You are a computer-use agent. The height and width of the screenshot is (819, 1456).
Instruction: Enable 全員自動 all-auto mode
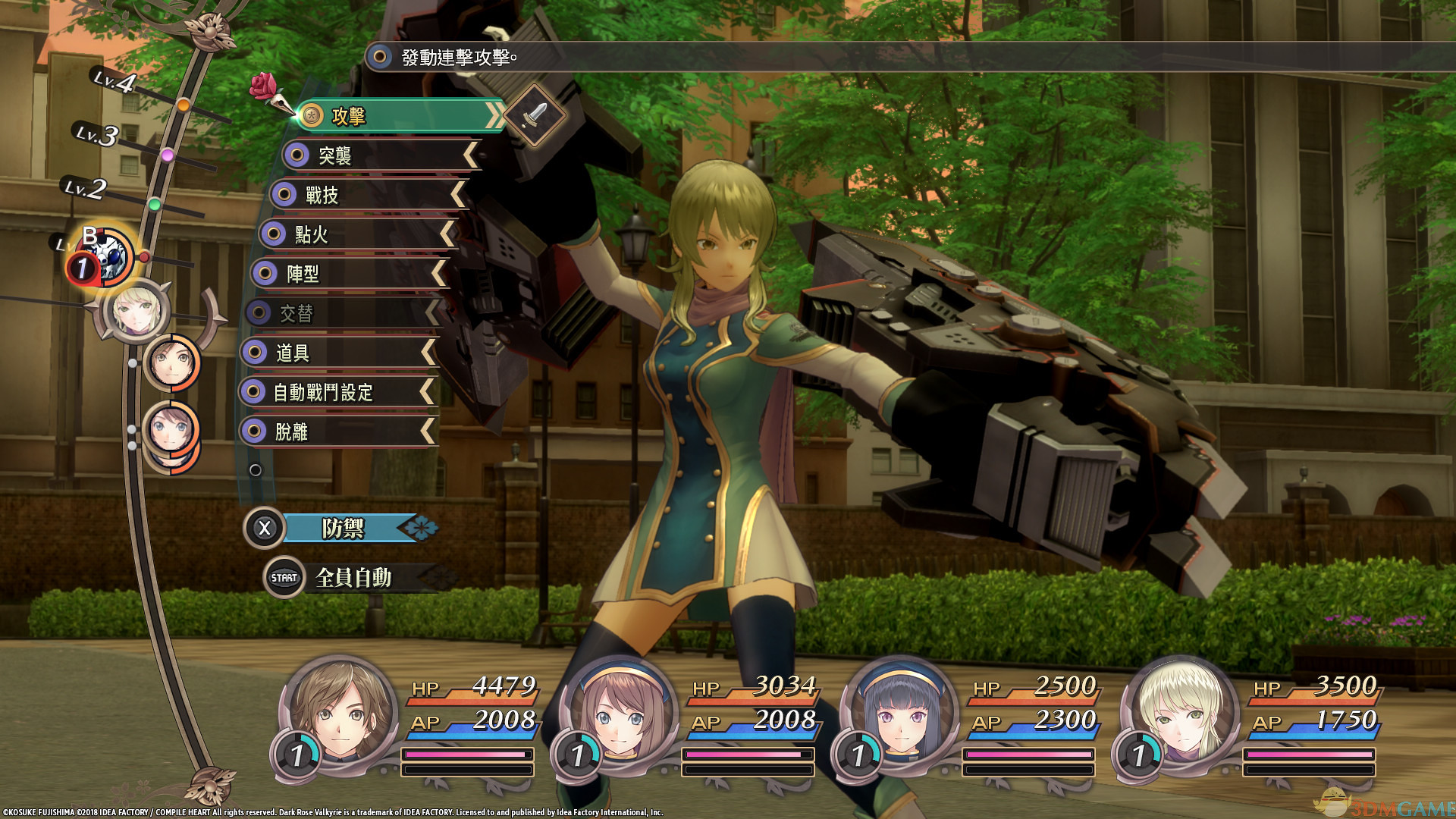coord(353,578)
